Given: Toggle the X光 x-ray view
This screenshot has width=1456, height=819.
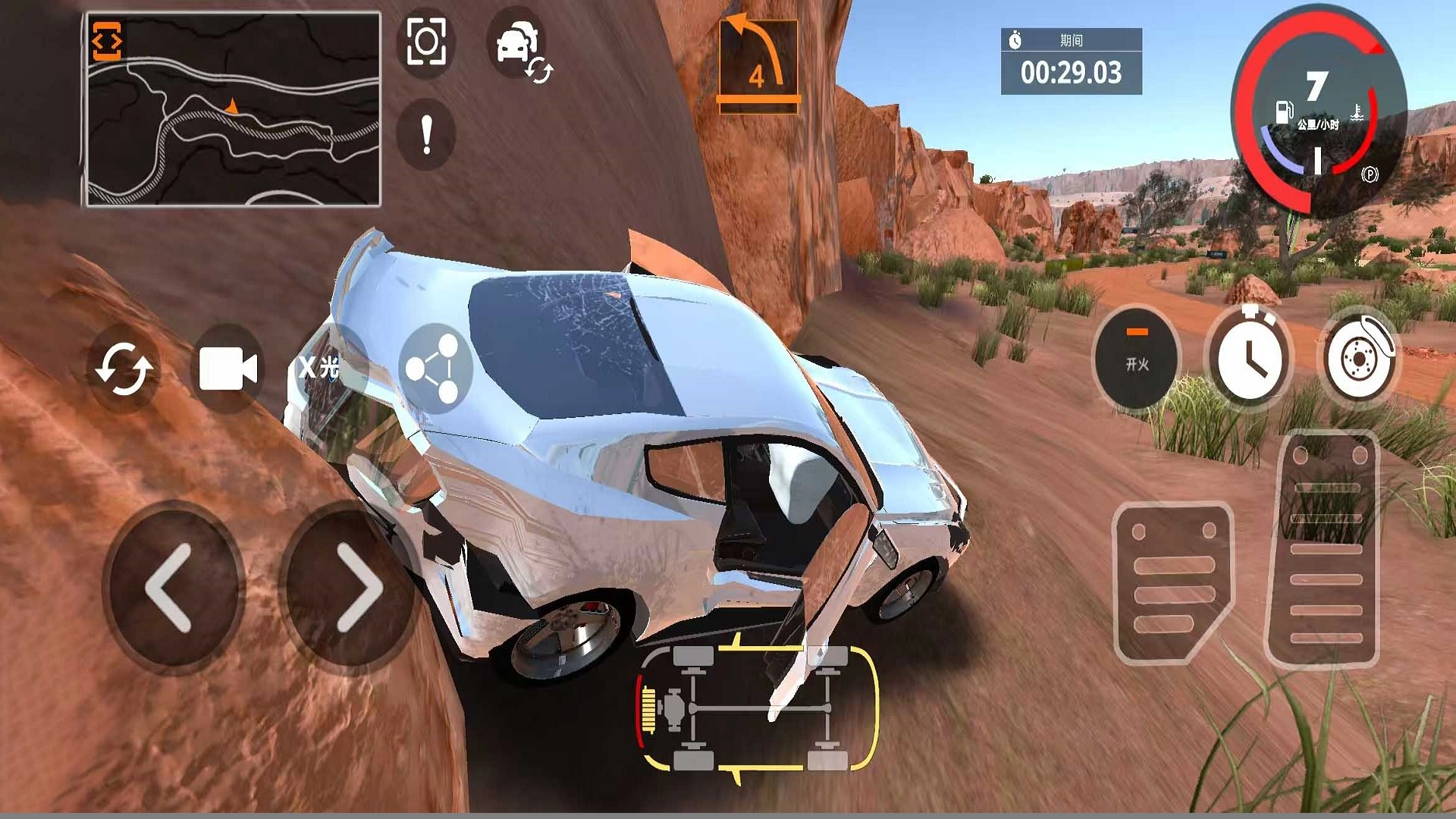Looking at the screenshot, I should [x=319, y=368].
